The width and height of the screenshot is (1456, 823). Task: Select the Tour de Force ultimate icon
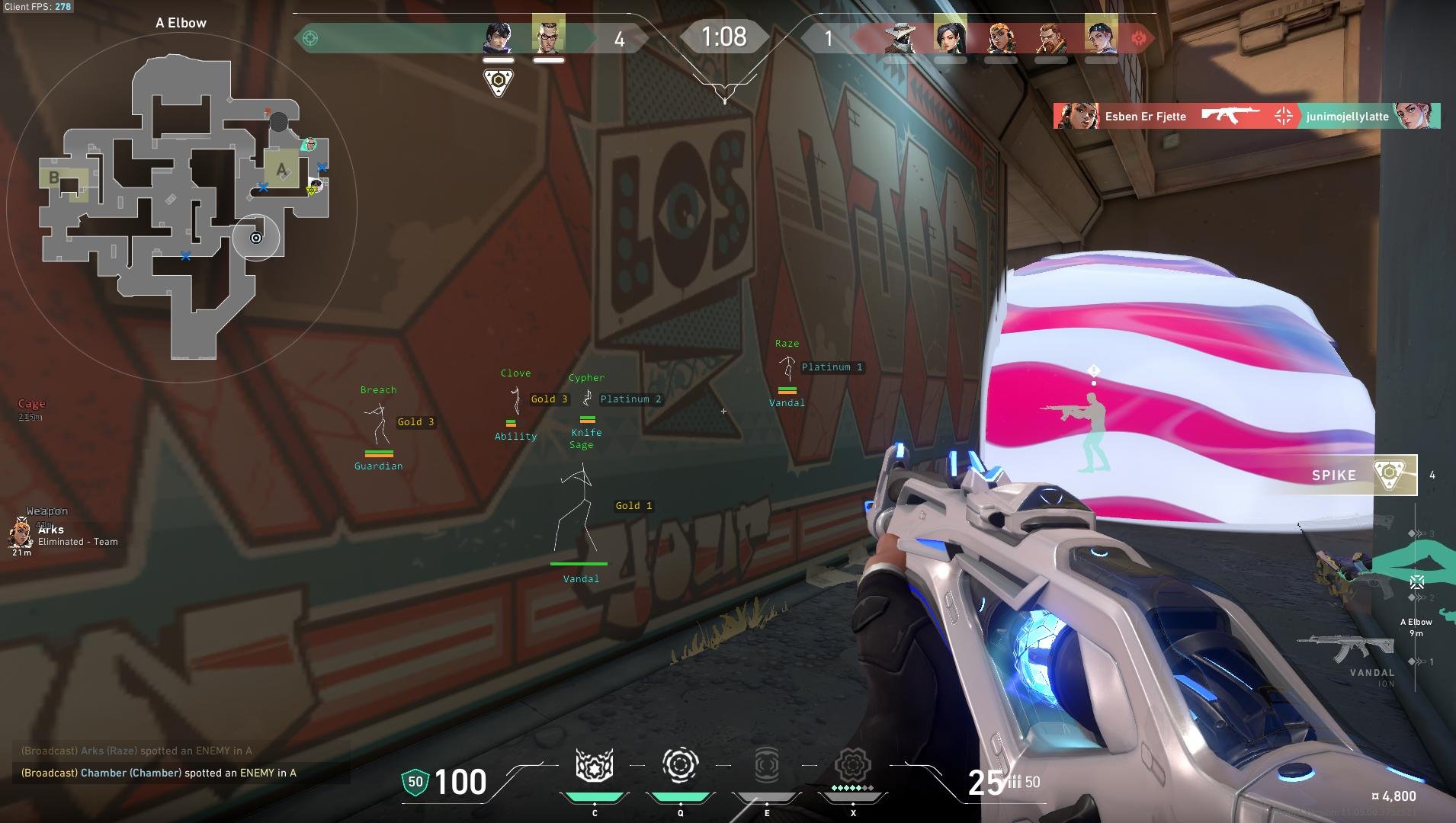(853, 766)
